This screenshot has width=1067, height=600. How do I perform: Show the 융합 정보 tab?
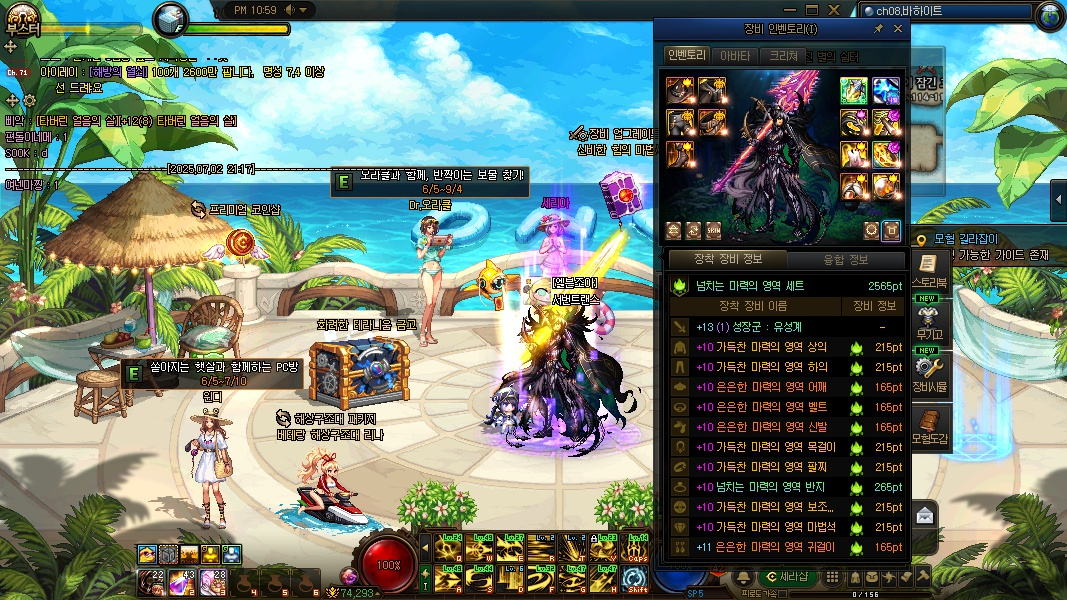[x=846, y=260]
